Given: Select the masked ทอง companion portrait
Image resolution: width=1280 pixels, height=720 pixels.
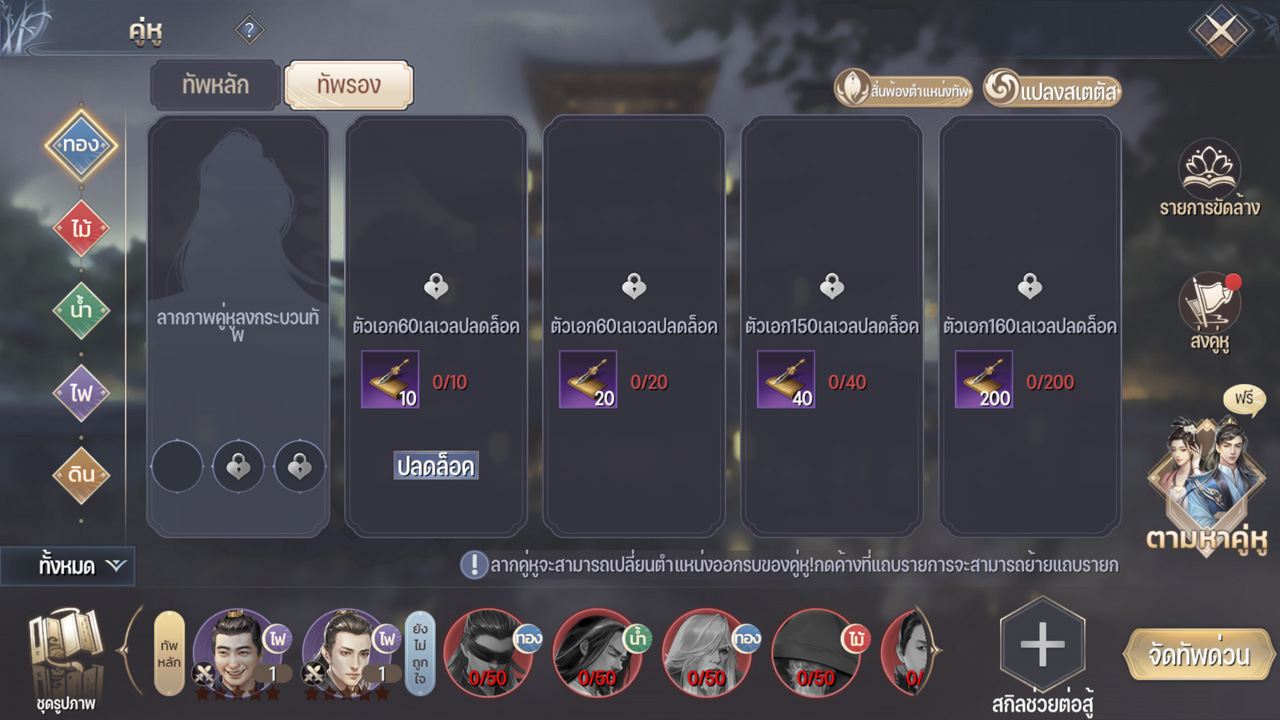Looking at the screenshot, I should pyautogui.click(x=488, y=653).
